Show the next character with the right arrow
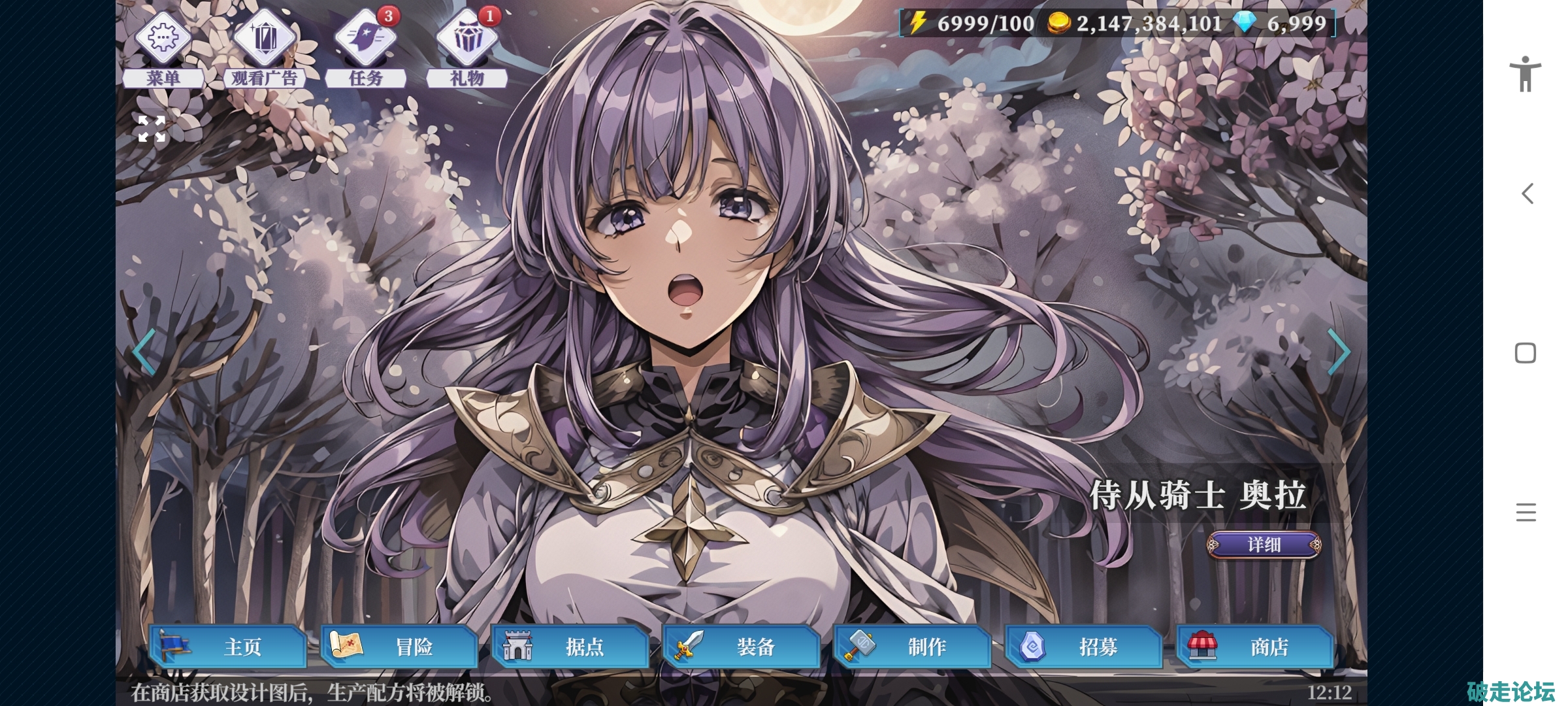The height and width of the screenshot is (706, 1568). point(1338,352)
